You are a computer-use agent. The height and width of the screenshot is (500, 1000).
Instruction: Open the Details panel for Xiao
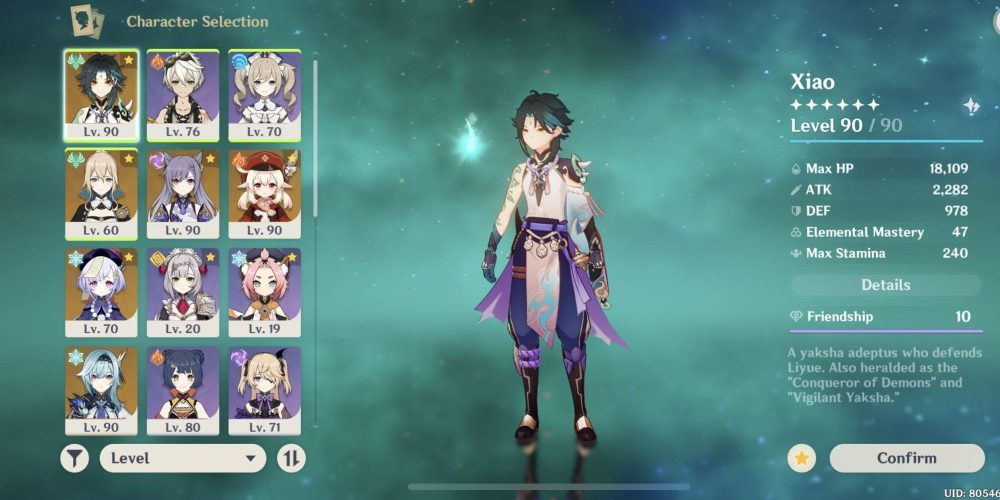pyautogui.click(x=885, y=285)
